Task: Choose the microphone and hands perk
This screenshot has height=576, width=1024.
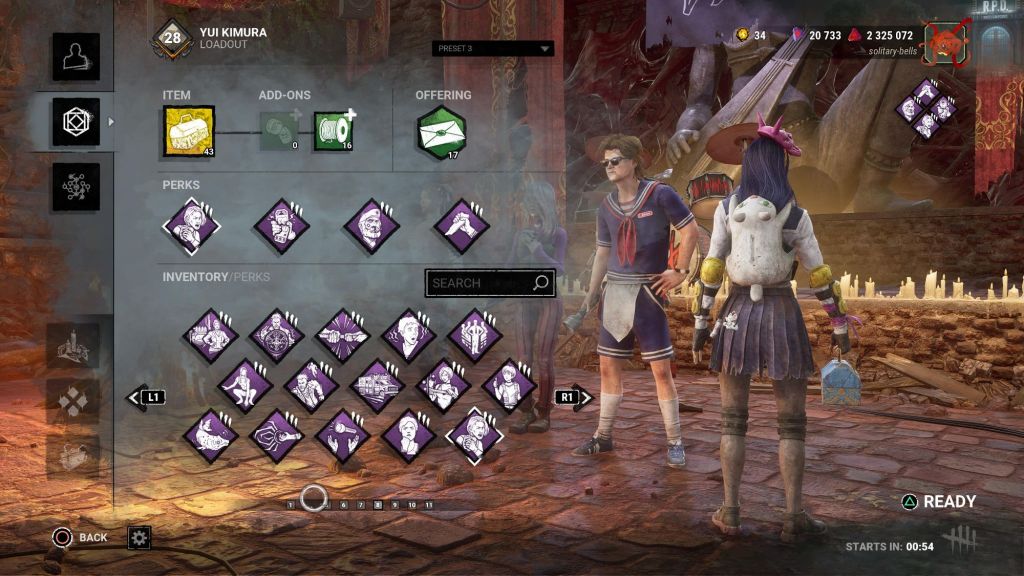Action: click(343, 435)
